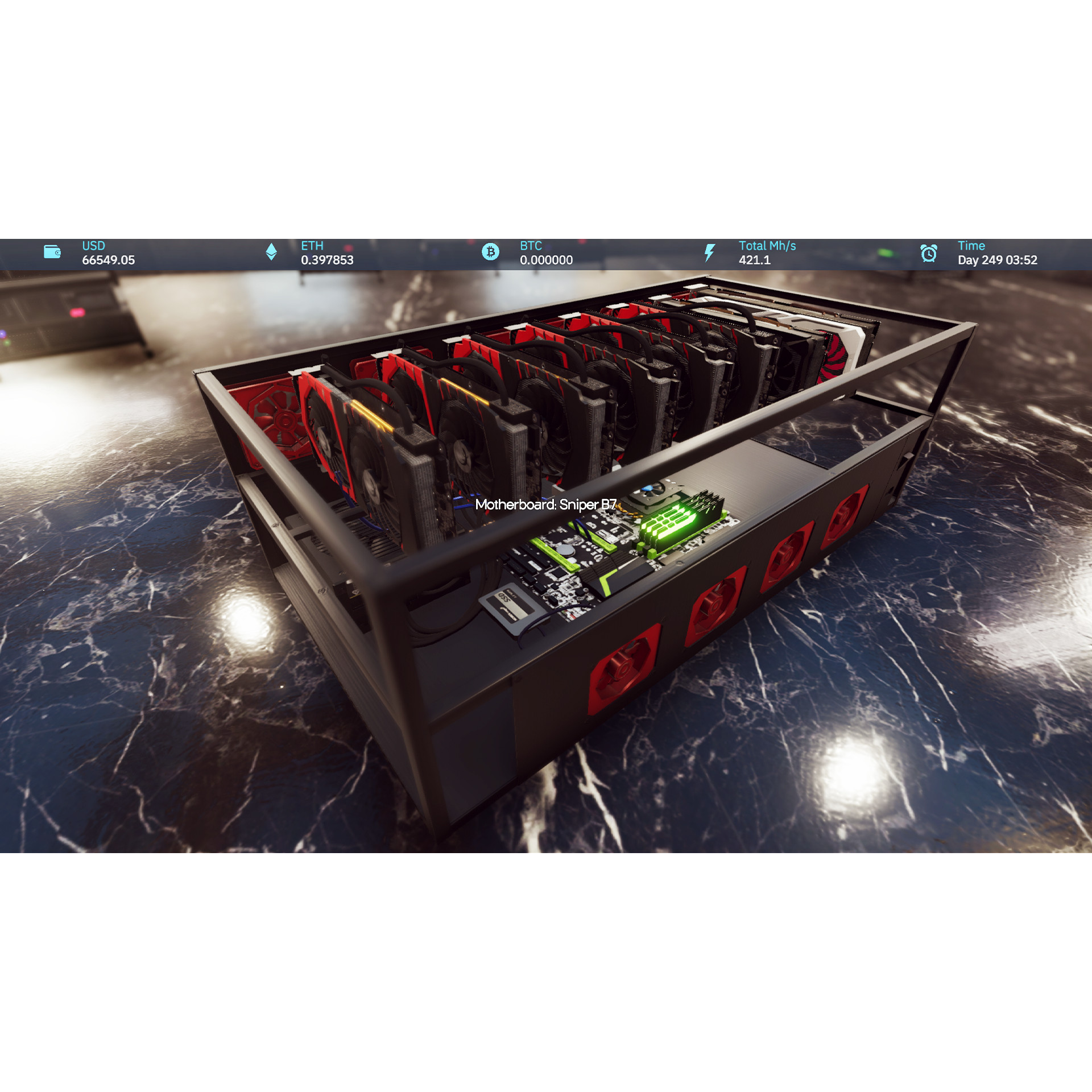The width and height of the screenshot is (1092, 1092).
Task: Click the Day 249 03:52 time display
Action: click(x=998, y=260)
